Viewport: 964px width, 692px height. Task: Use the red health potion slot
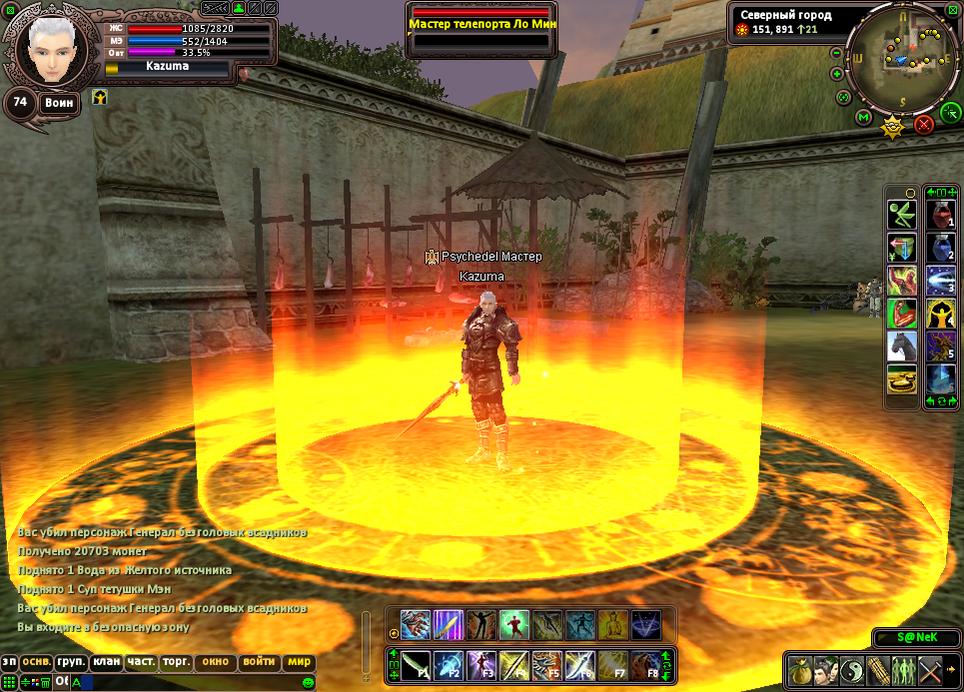[x=940, y=215]
